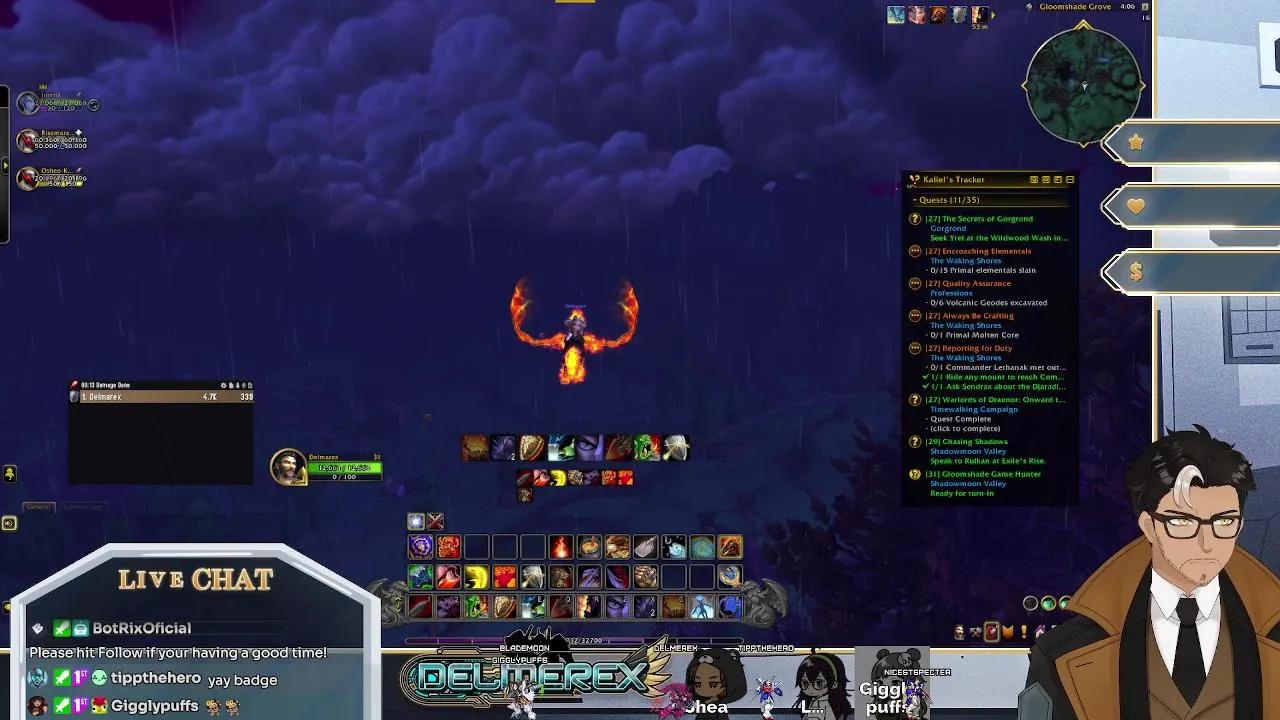The height and width of the screenshot is (720, 1280).
Task: Activate the blue crystal ability bound to V
Action: pos(701,607)
